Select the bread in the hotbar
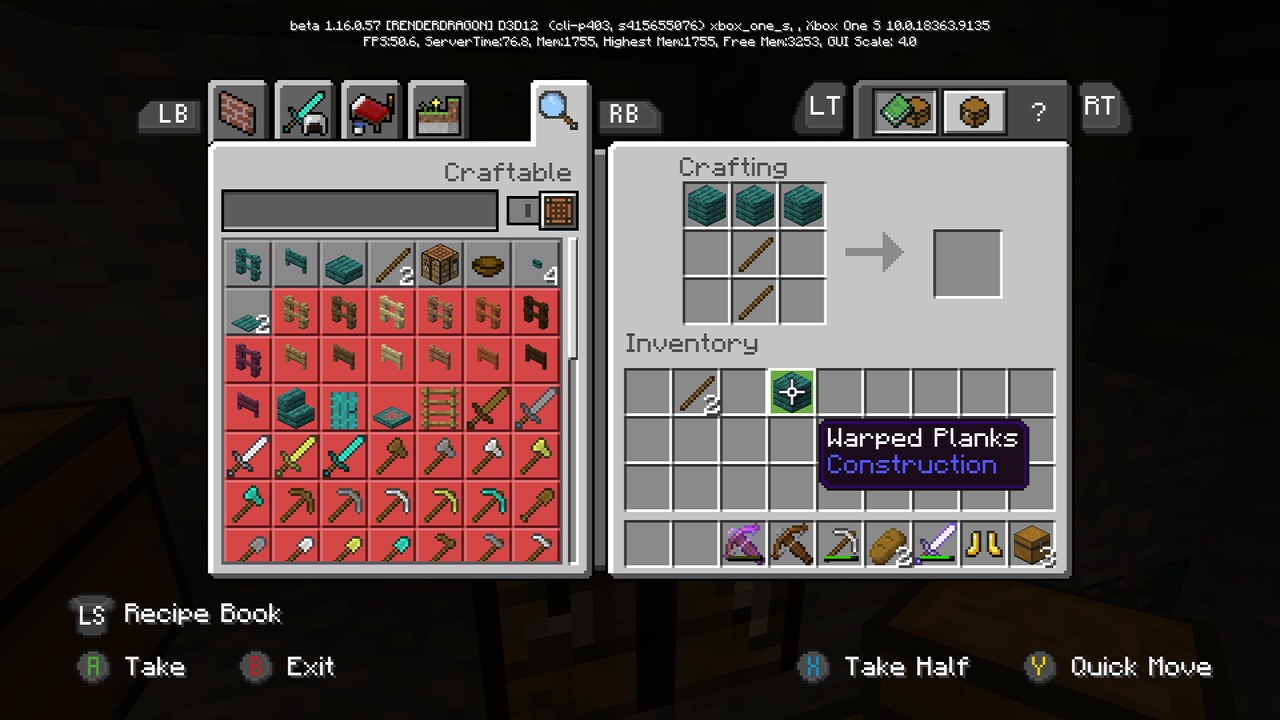The width and height of the screenshot is (1280, 720). coord(888,545)
